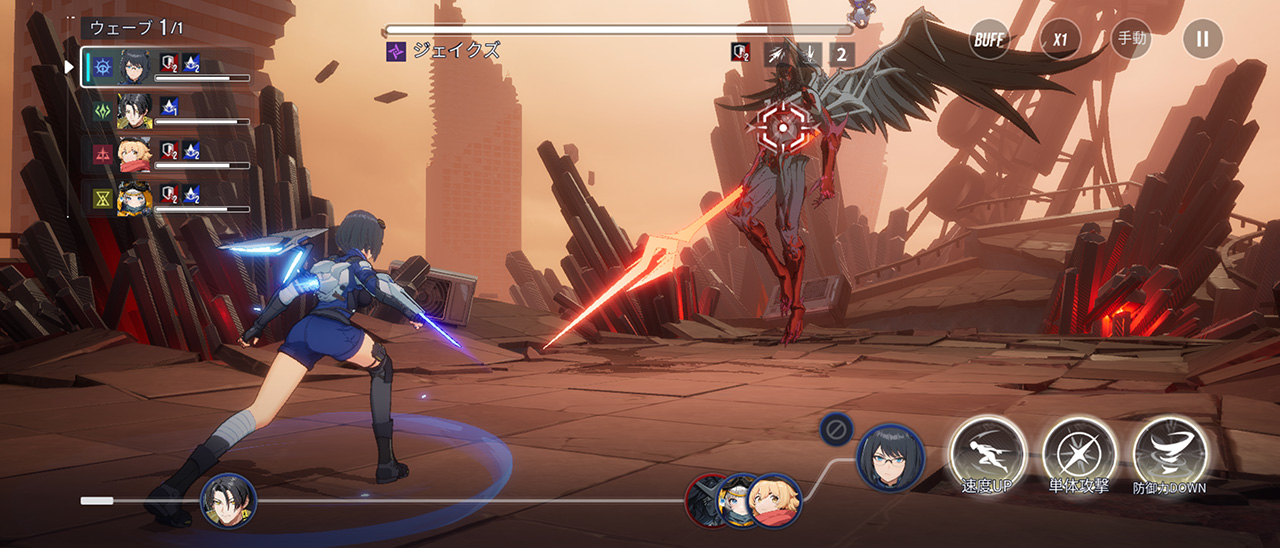Use the 速度UP skill

pyautogui.click(x=987, y=454)
